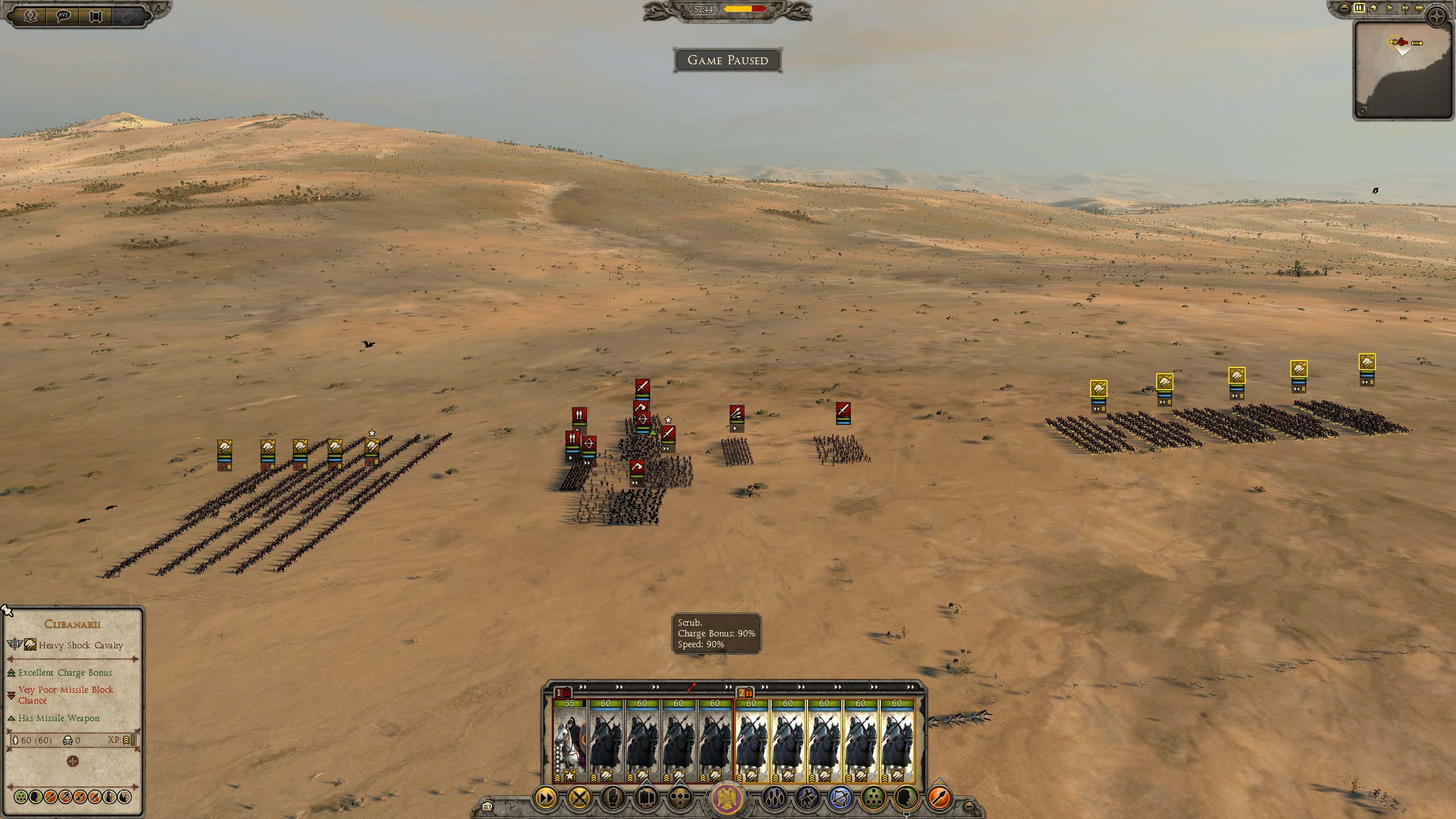
Task: Click the central golden eagle faction emblem
Action: tap(728, 798)
